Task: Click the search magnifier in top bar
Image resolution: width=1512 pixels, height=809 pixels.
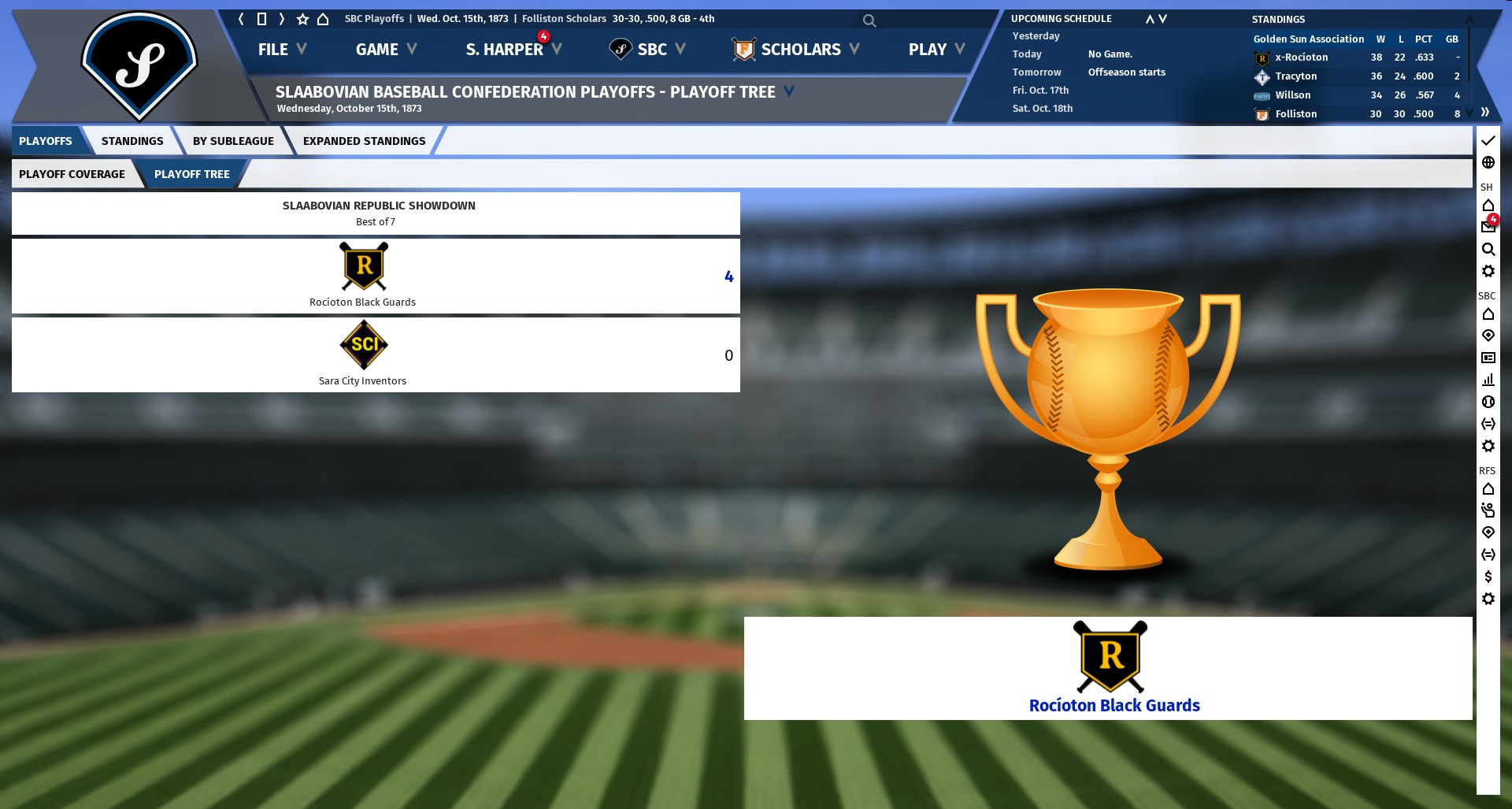Action: 869,20
